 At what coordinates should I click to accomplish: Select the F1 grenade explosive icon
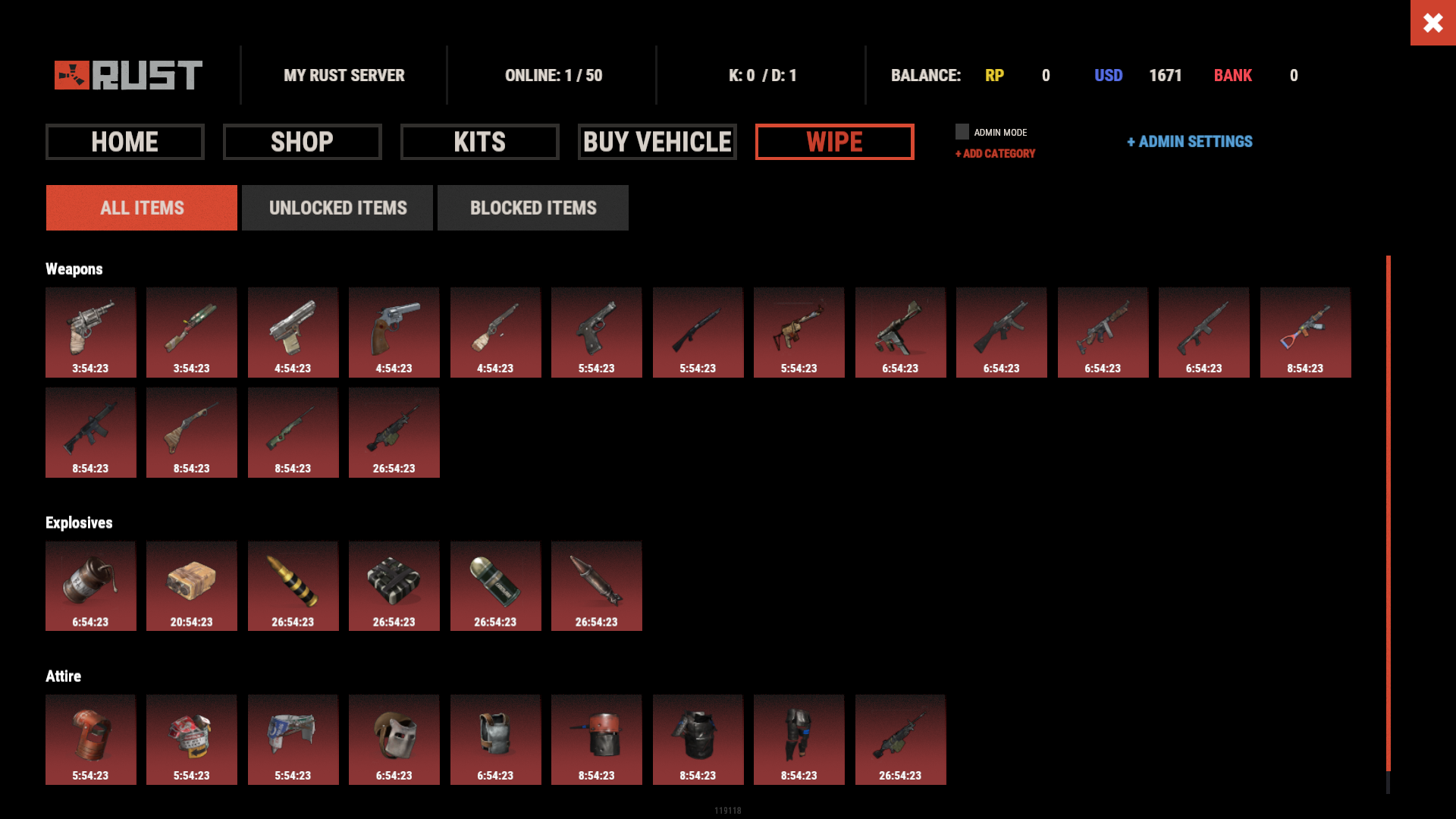click(x=90, y=585)
